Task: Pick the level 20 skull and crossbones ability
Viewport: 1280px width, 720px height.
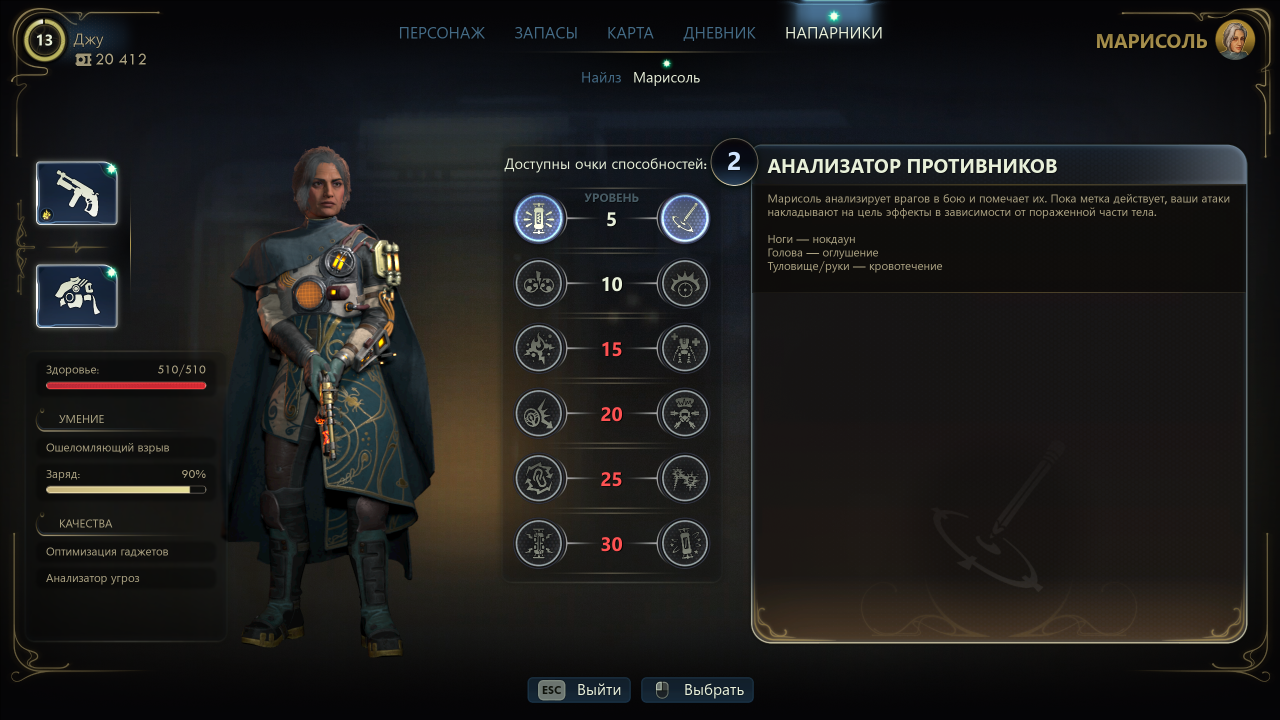Action: point(684,414)
